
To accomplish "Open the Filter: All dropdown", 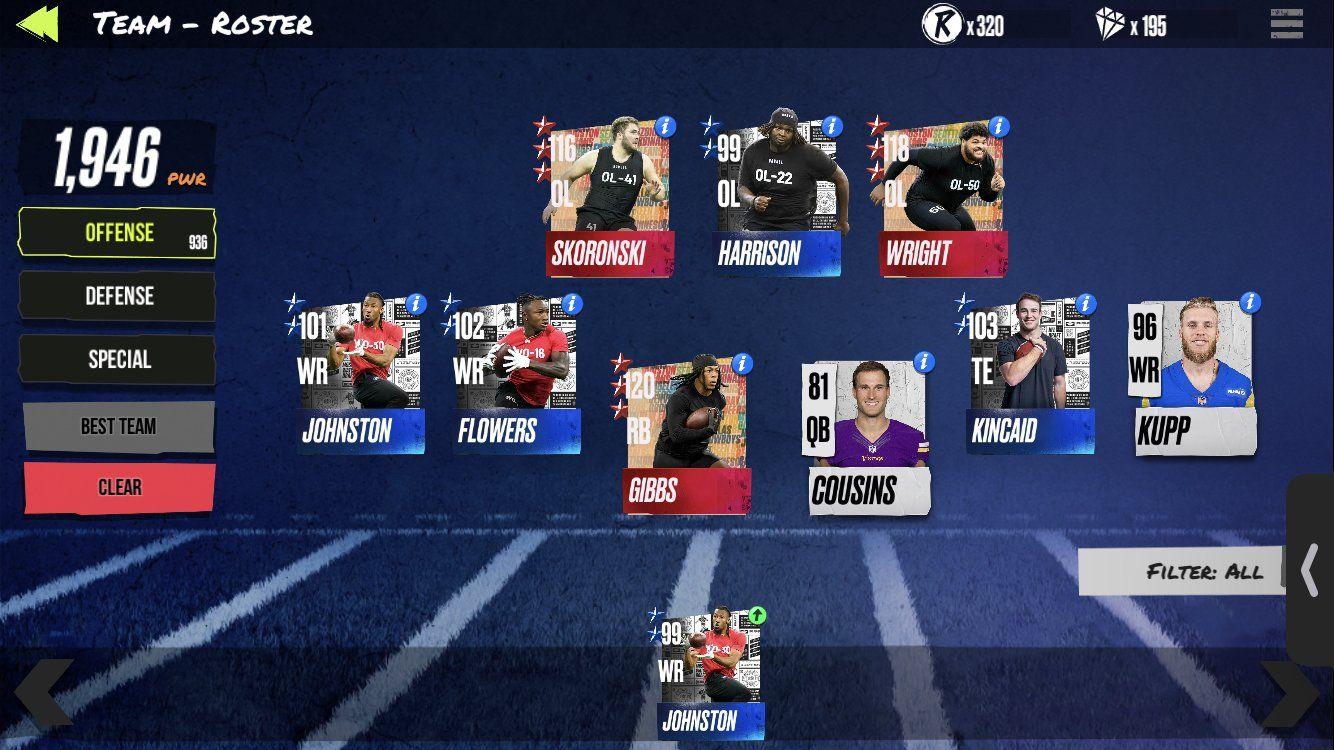I will click(1180, 572).
